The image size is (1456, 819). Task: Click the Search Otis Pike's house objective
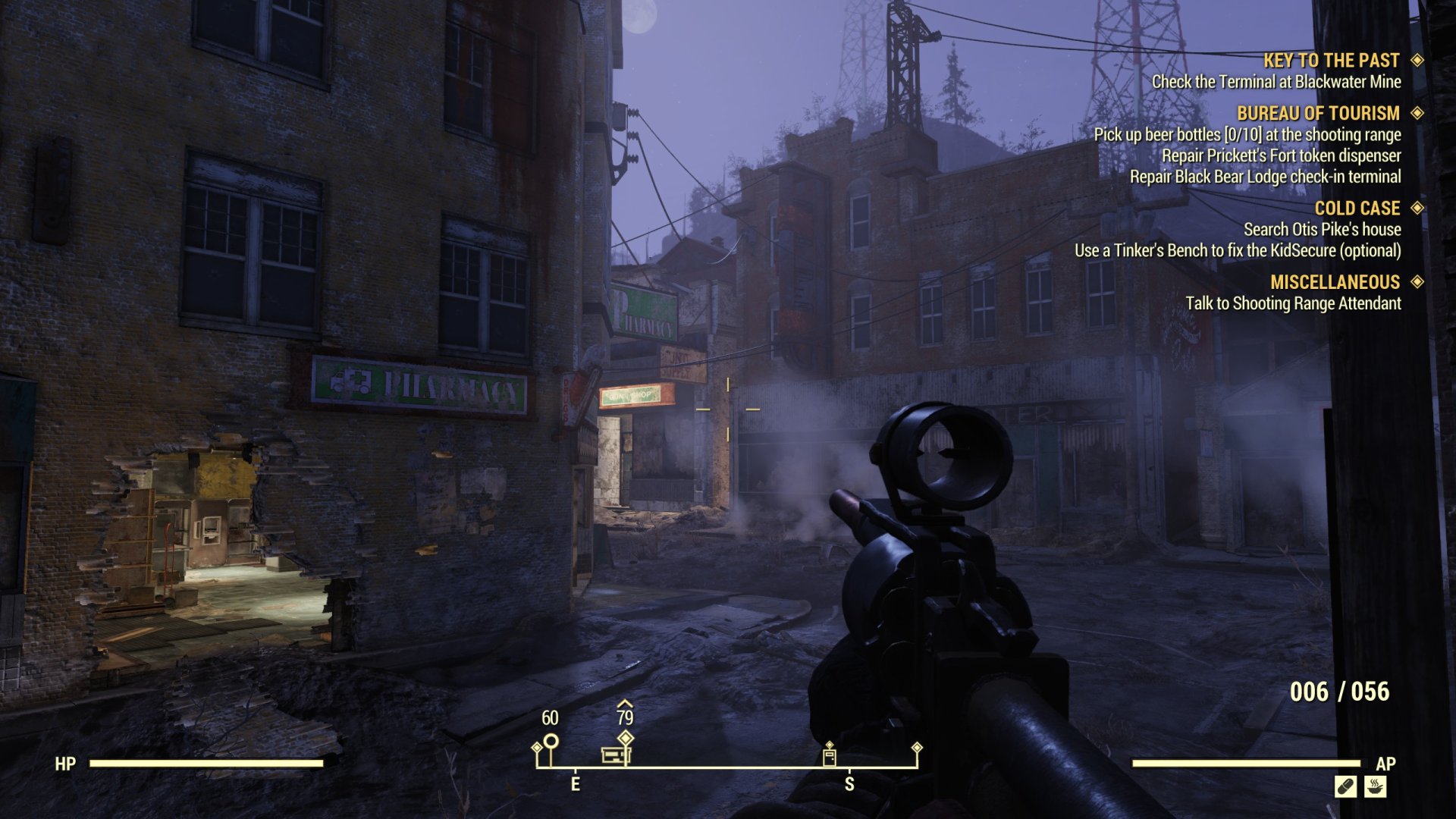pos(1322,230)
